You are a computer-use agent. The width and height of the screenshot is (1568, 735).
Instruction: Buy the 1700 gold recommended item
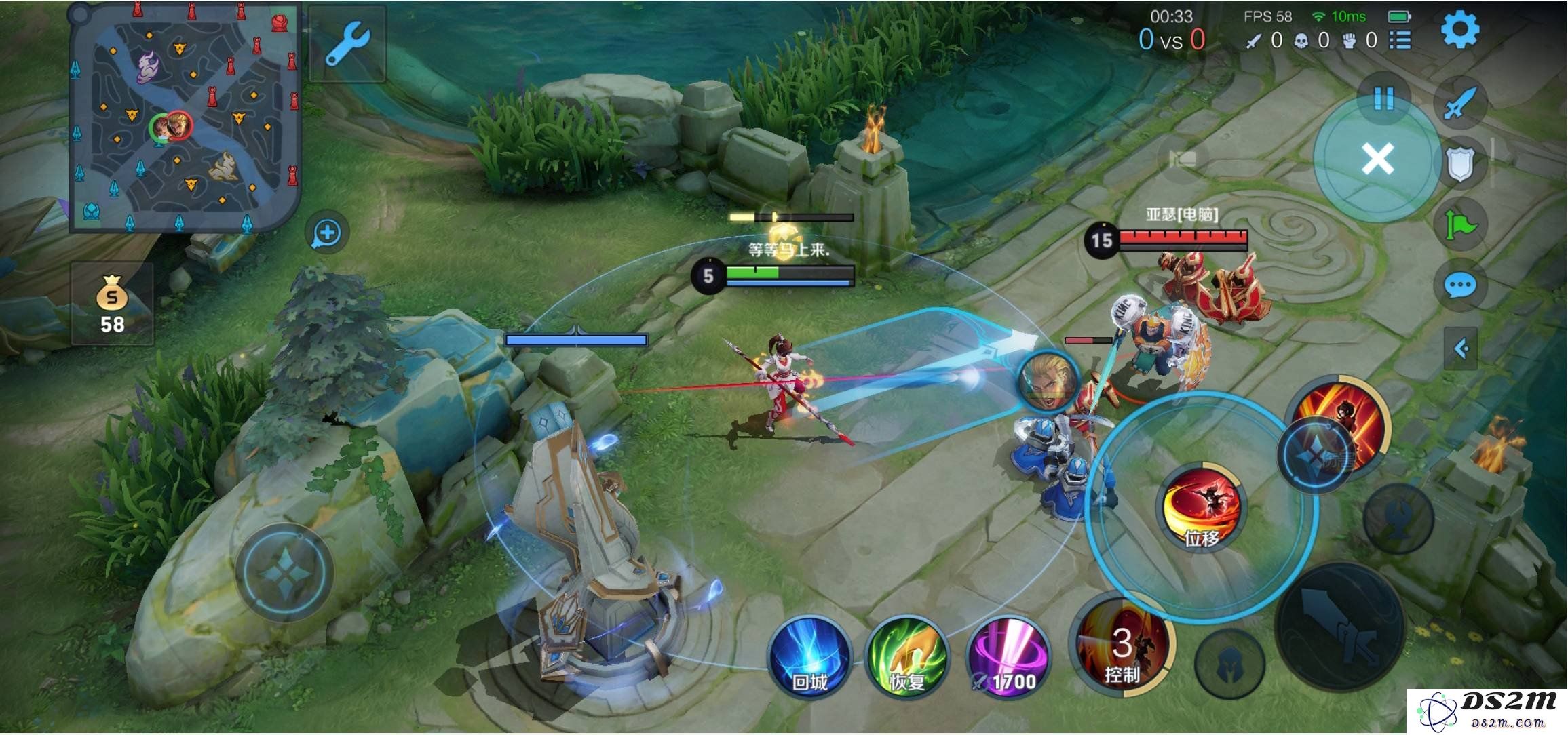1008,656
